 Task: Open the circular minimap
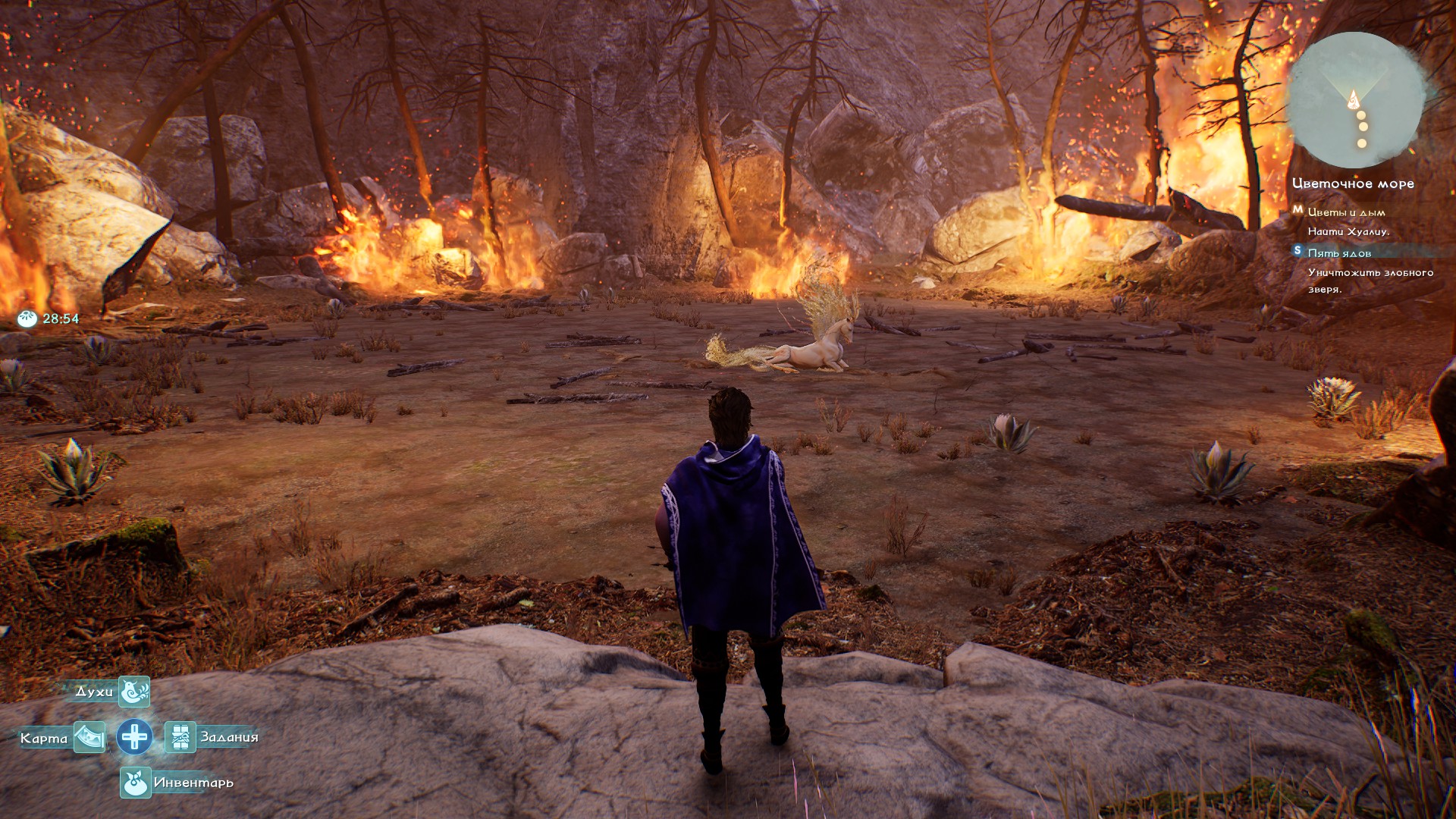click(1354, 100)
